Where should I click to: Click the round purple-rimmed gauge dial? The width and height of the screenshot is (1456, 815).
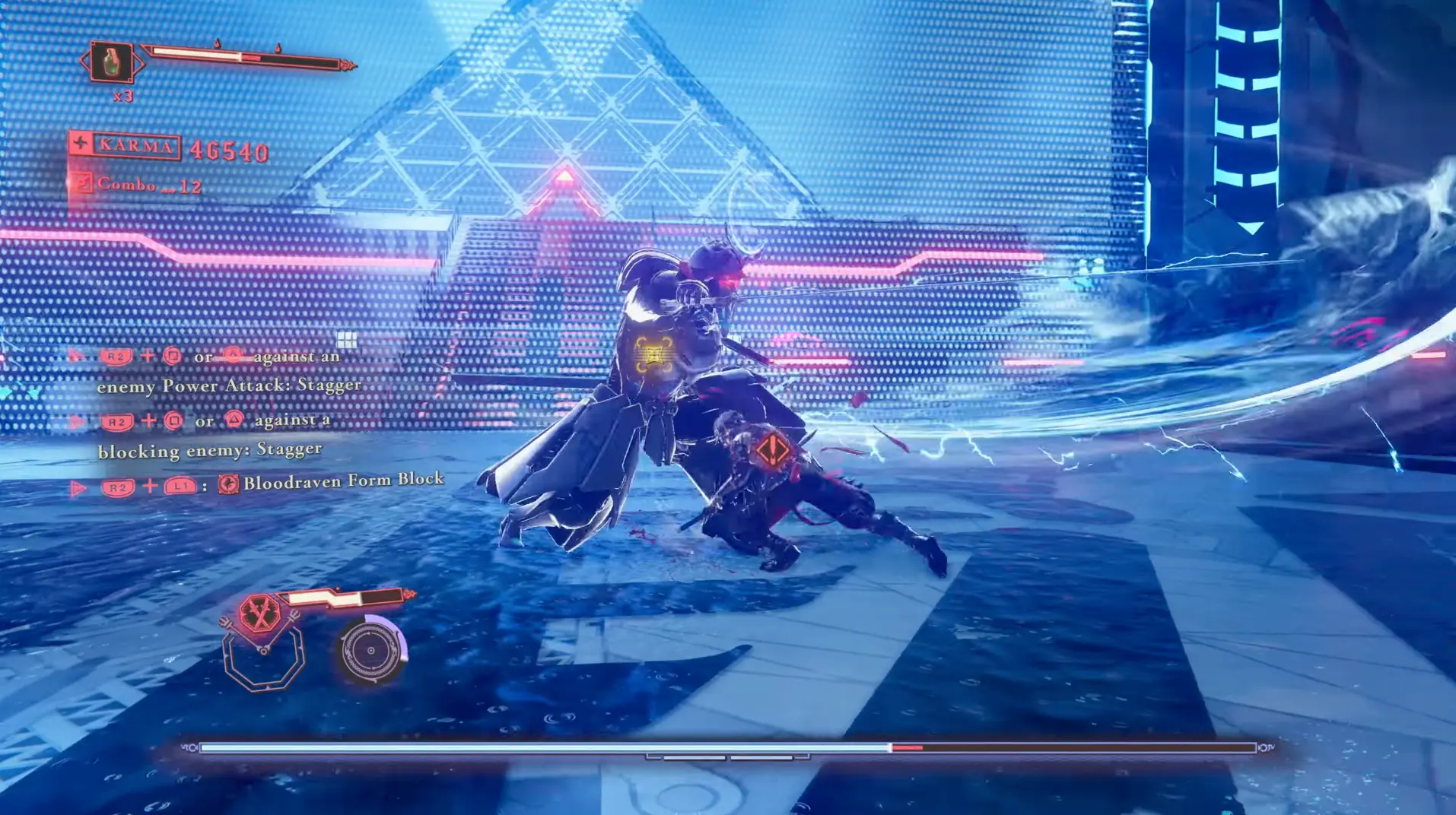(371, 651)
